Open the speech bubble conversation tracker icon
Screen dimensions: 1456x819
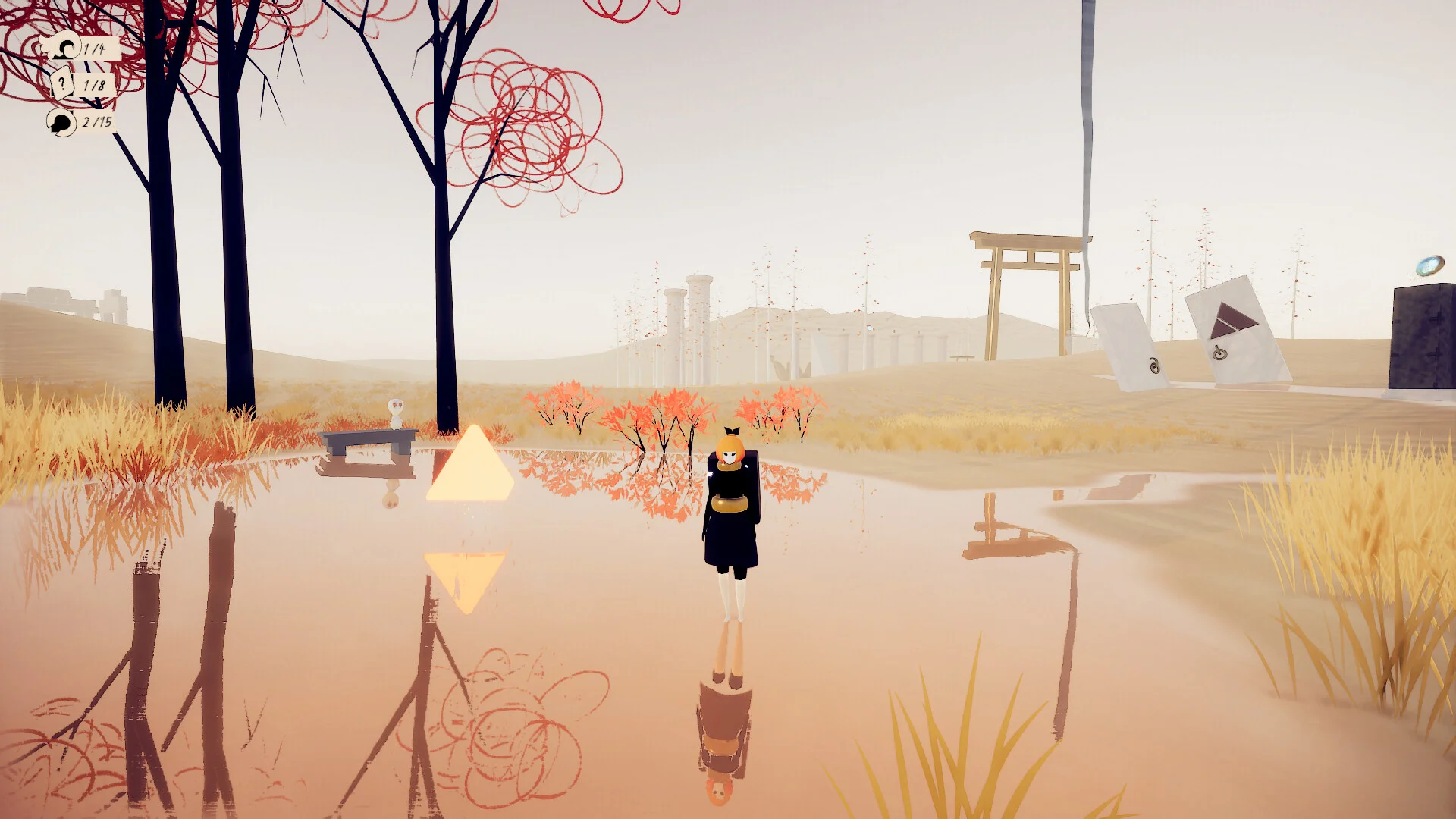tap(61, 121)
